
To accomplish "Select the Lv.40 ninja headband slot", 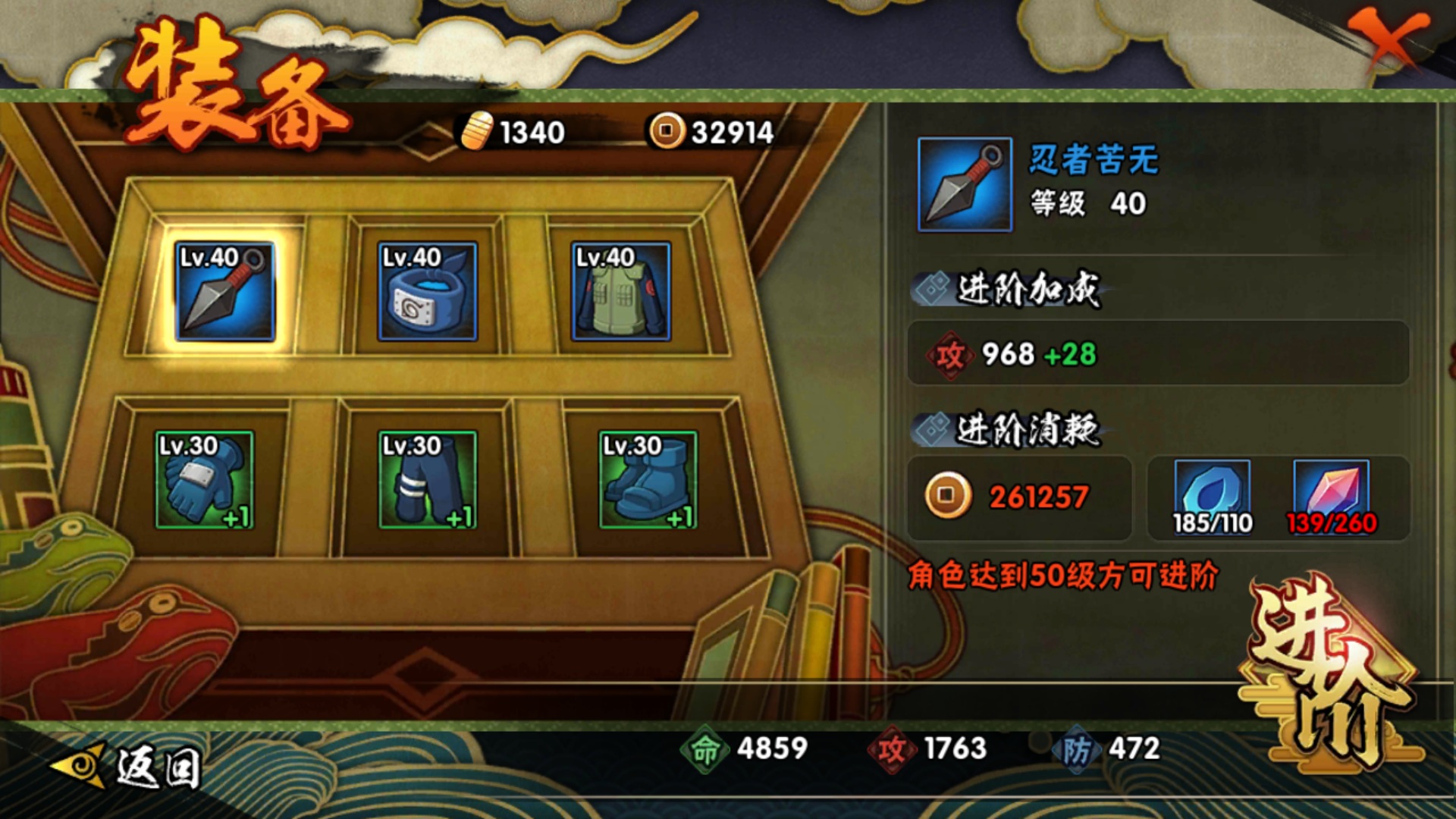I will coord(428,292).
